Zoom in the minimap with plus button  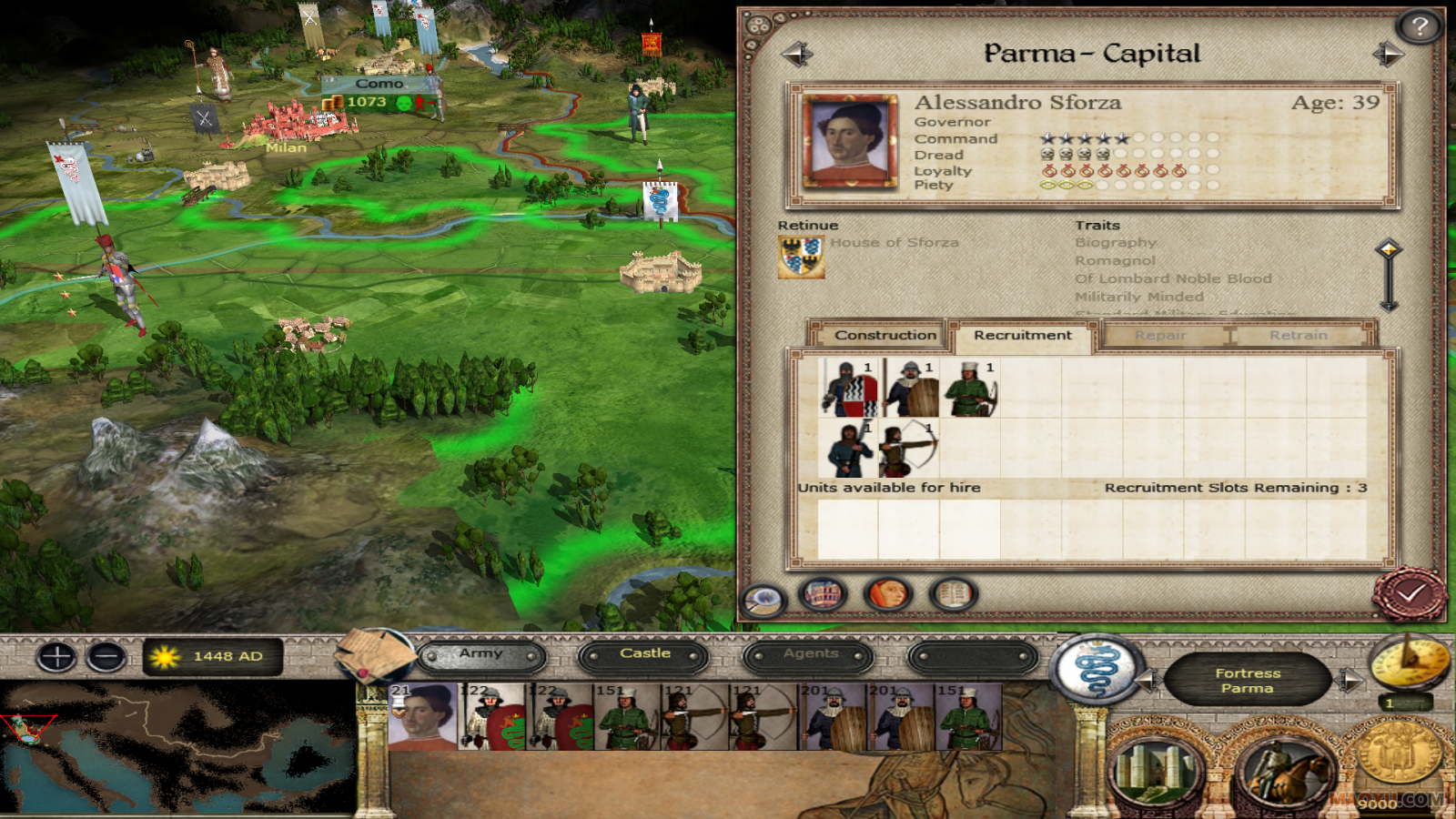click(56, 656)
